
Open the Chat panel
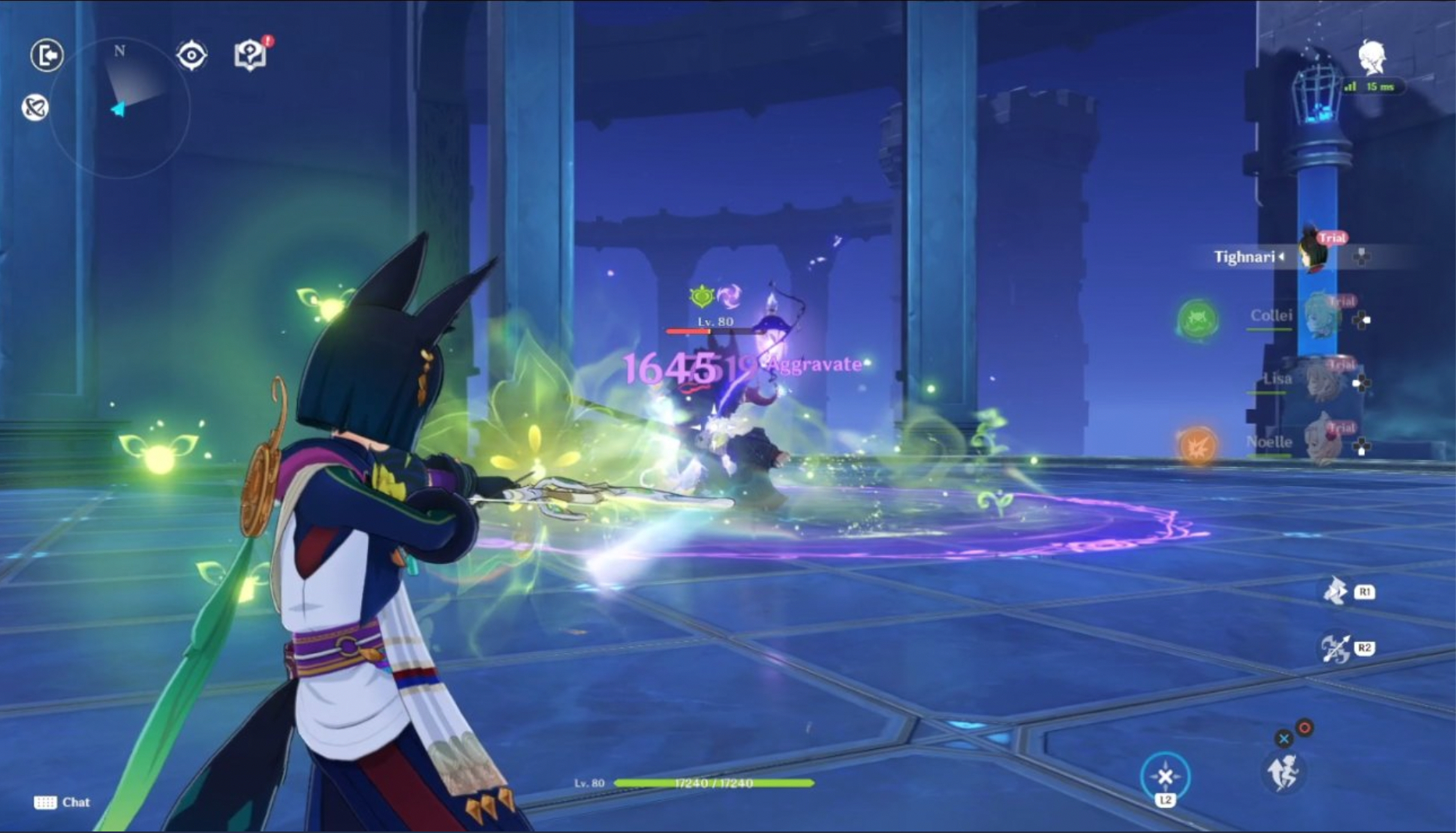pos(62,802)
